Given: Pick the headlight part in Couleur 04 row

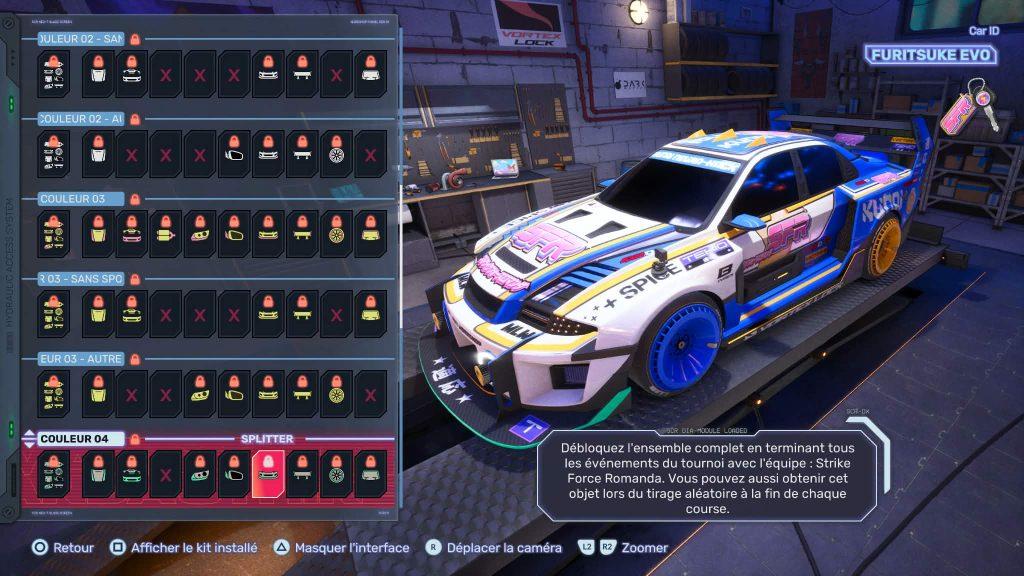Looking at the screenshot, I should 200,473.
